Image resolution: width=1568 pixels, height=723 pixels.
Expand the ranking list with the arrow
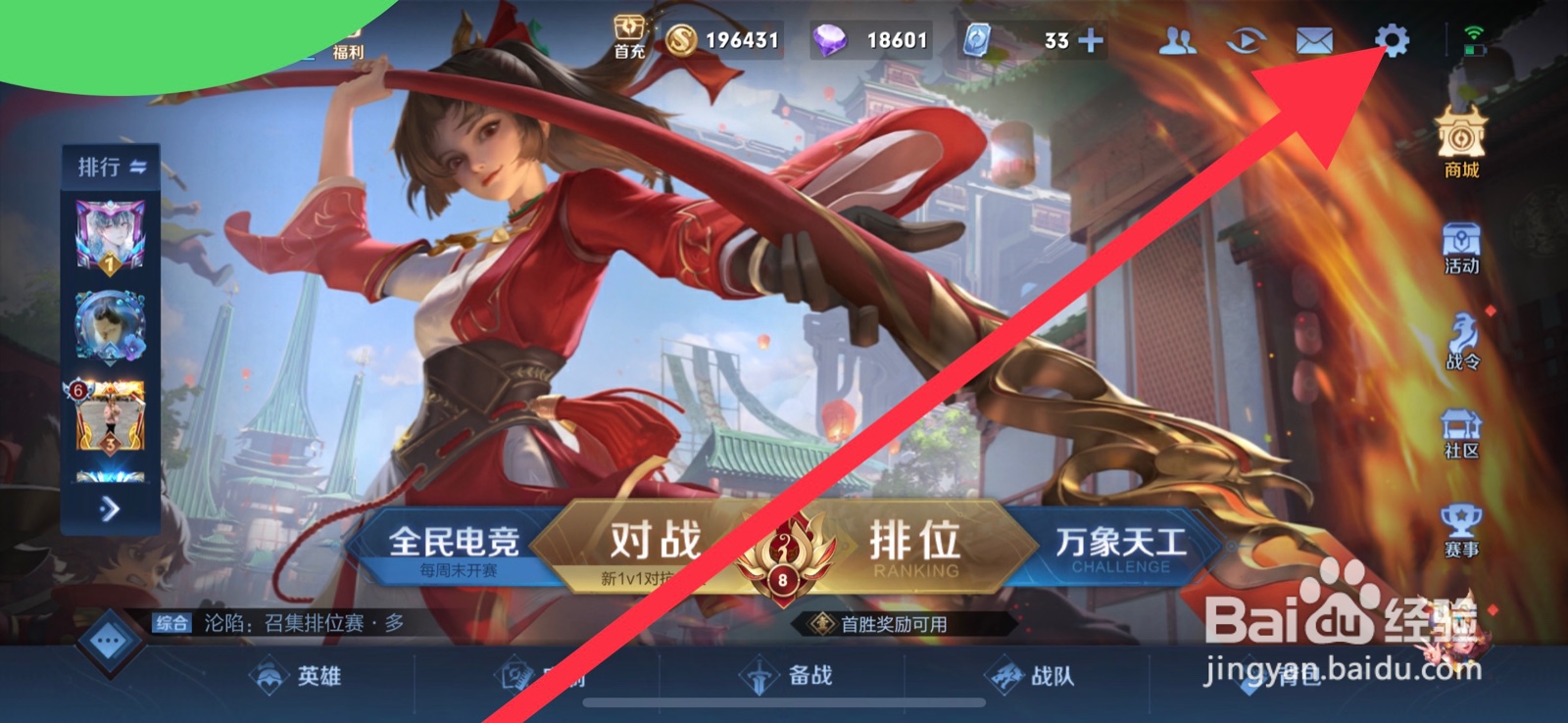coord(110,506)
